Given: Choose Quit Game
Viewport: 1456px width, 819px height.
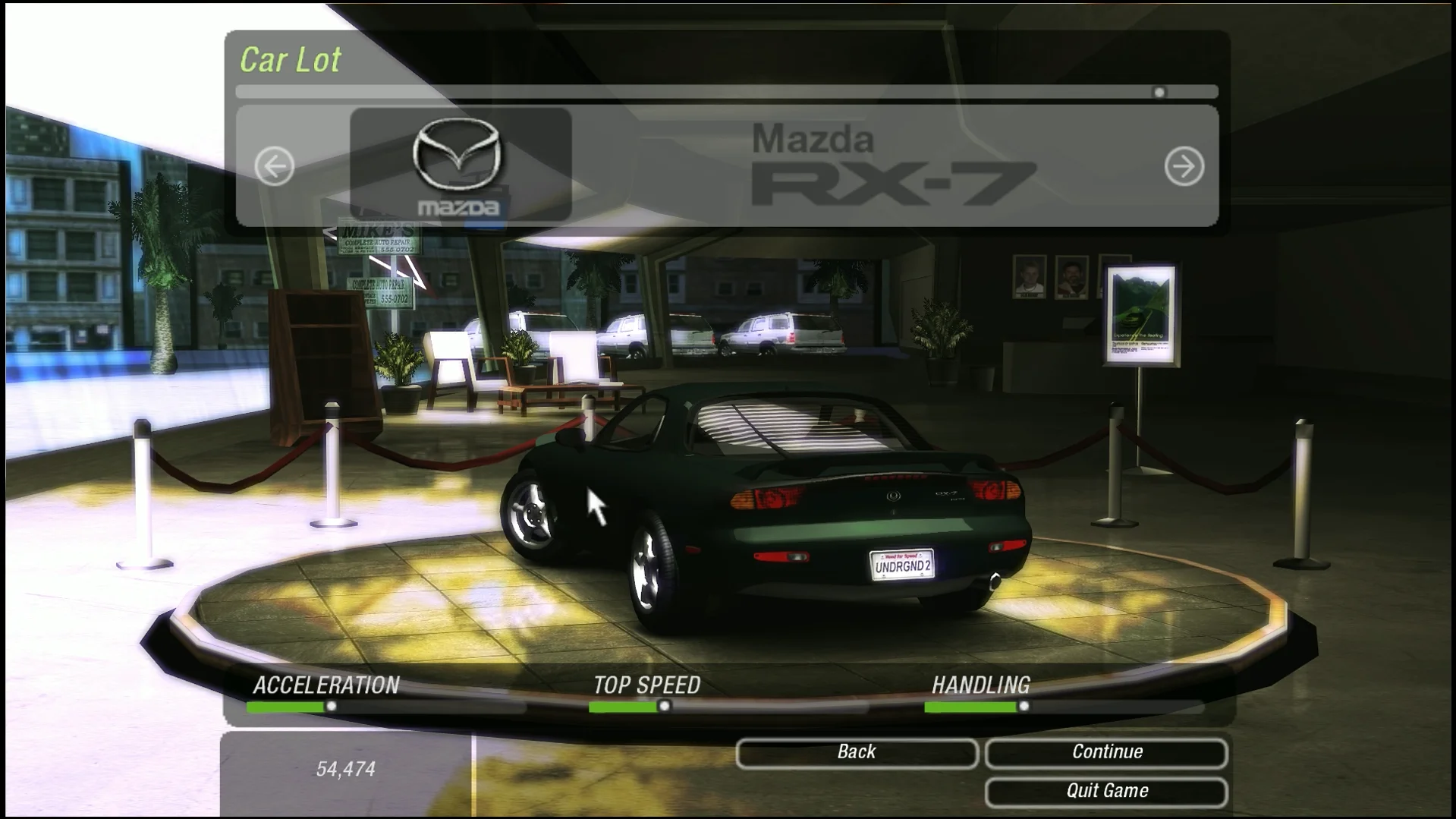Looking at the screenshot, I should [x=1106, y=792].
